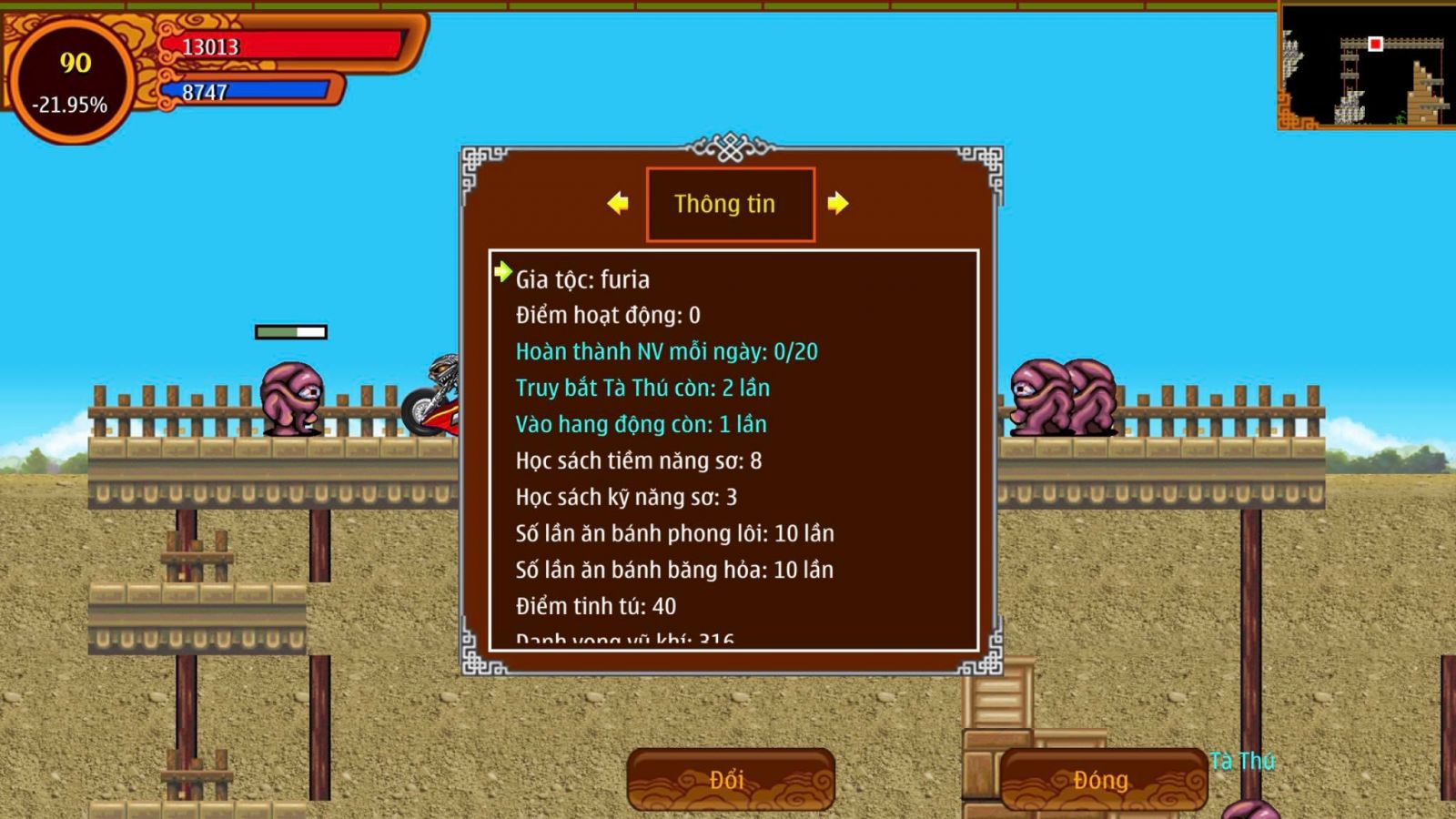The image size is (1456, 819).
Task: Select the Điểm hoạt động row
Action: tap(608, 316)
